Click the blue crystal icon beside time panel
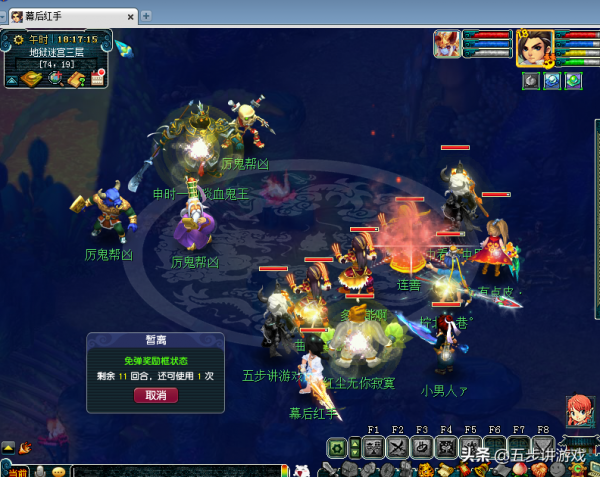 pyautogui.click(x=124, y=48)
